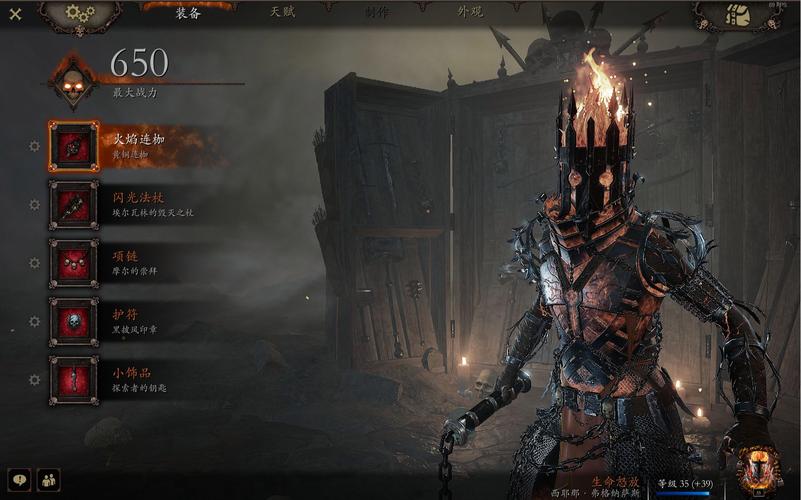Open the social two-people icon
Screen dimensions: 801x500
point(48,480)
